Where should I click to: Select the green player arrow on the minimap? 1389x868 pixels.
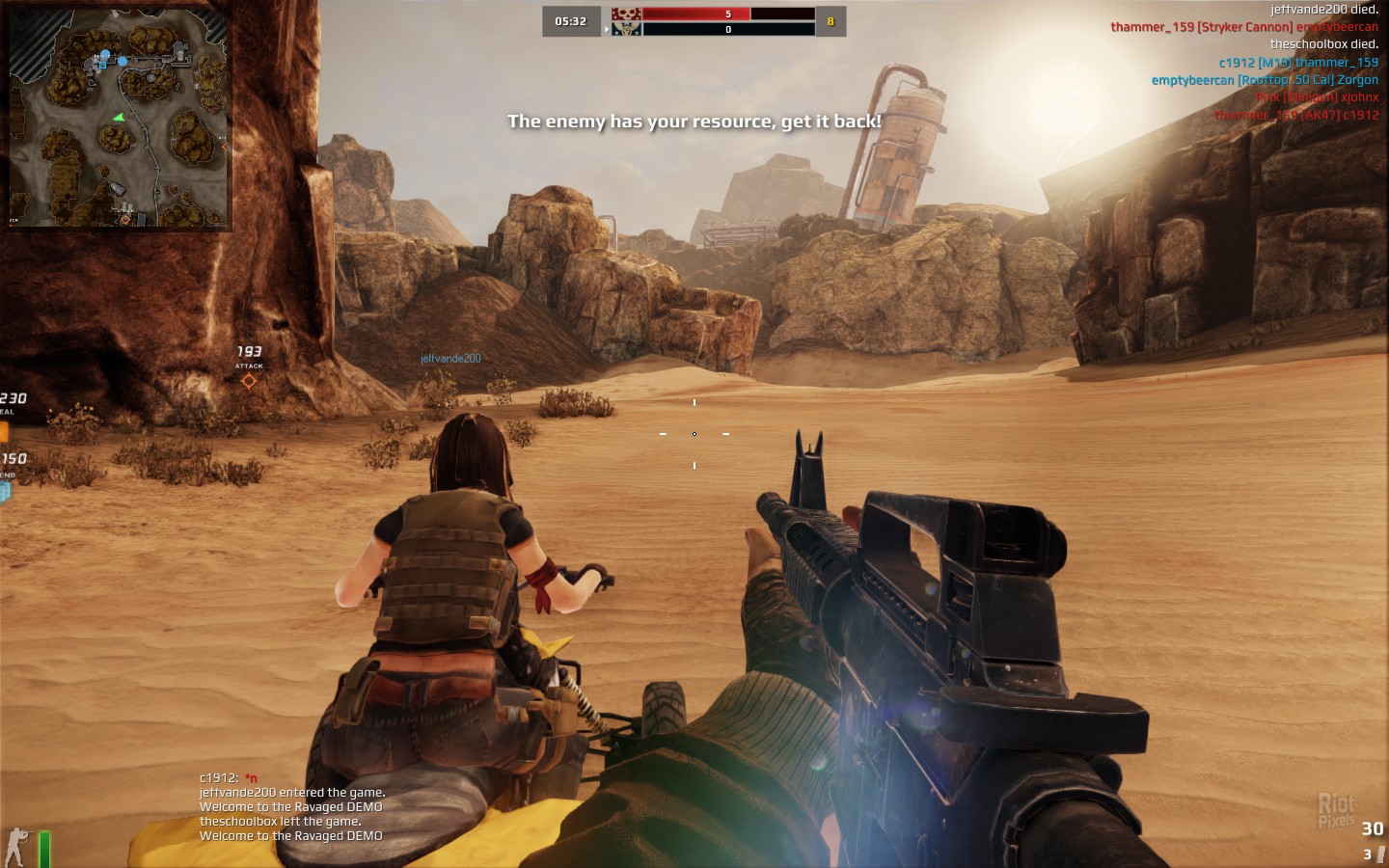point(119,118)
